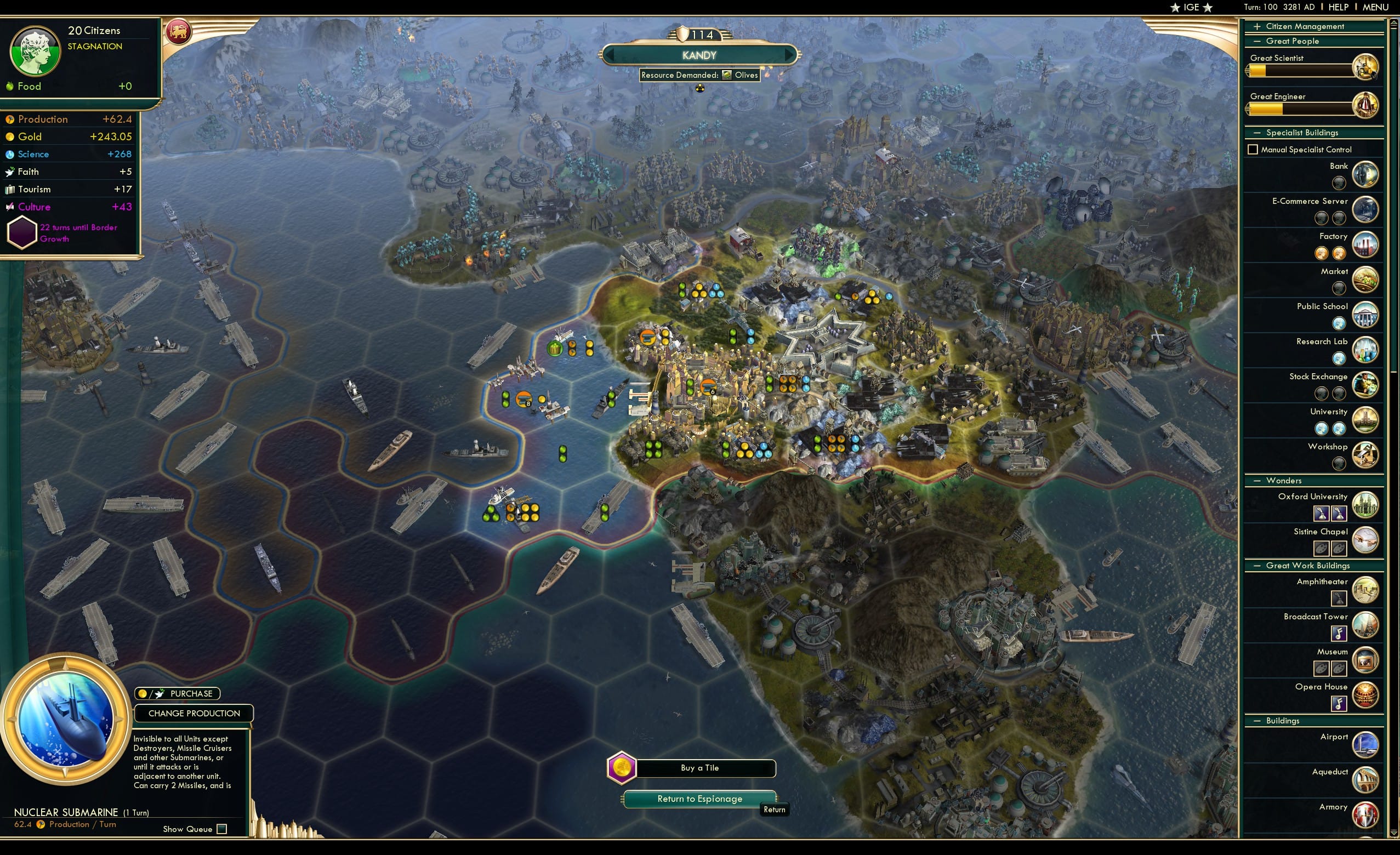Collapse the Great People section
This screenshot has height=855, width=1400.
[x=1257, y=41]
